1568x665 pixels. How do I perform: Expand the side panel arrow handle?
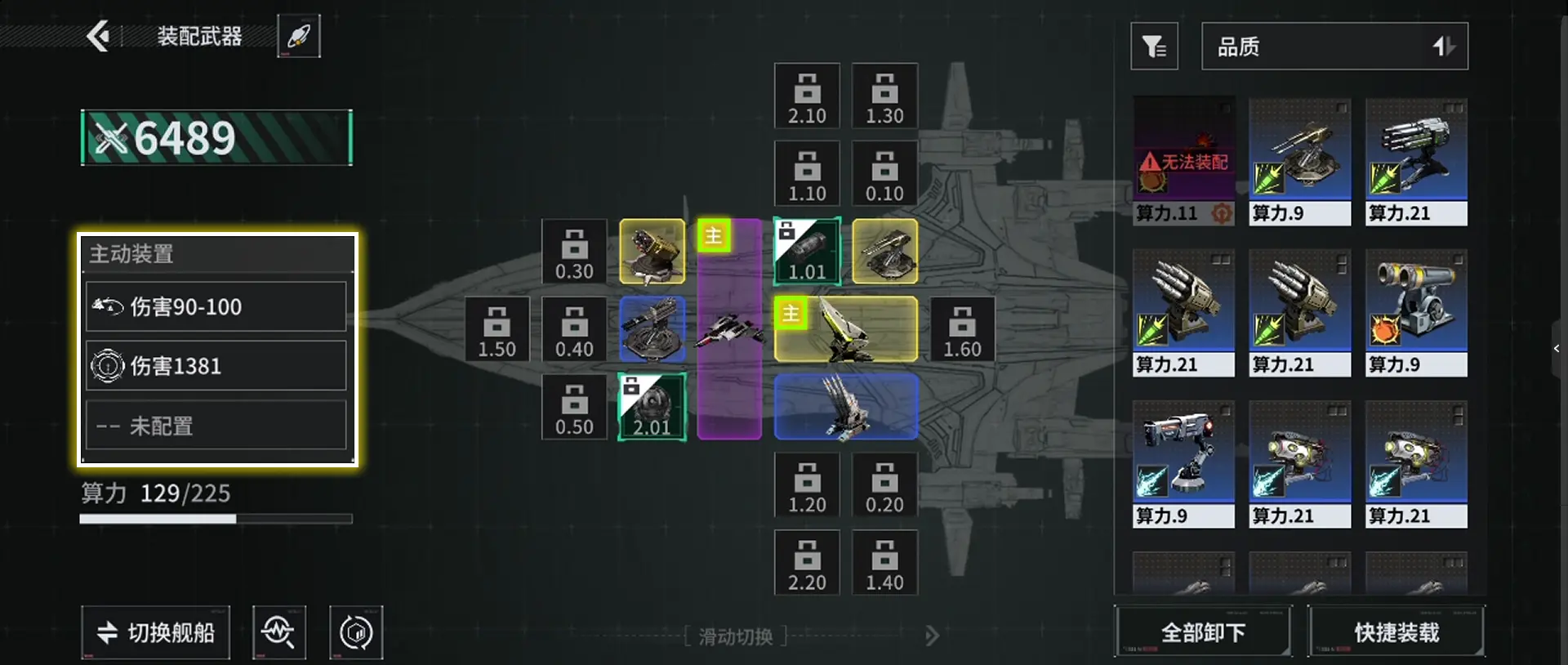(x=1557, y=349)
